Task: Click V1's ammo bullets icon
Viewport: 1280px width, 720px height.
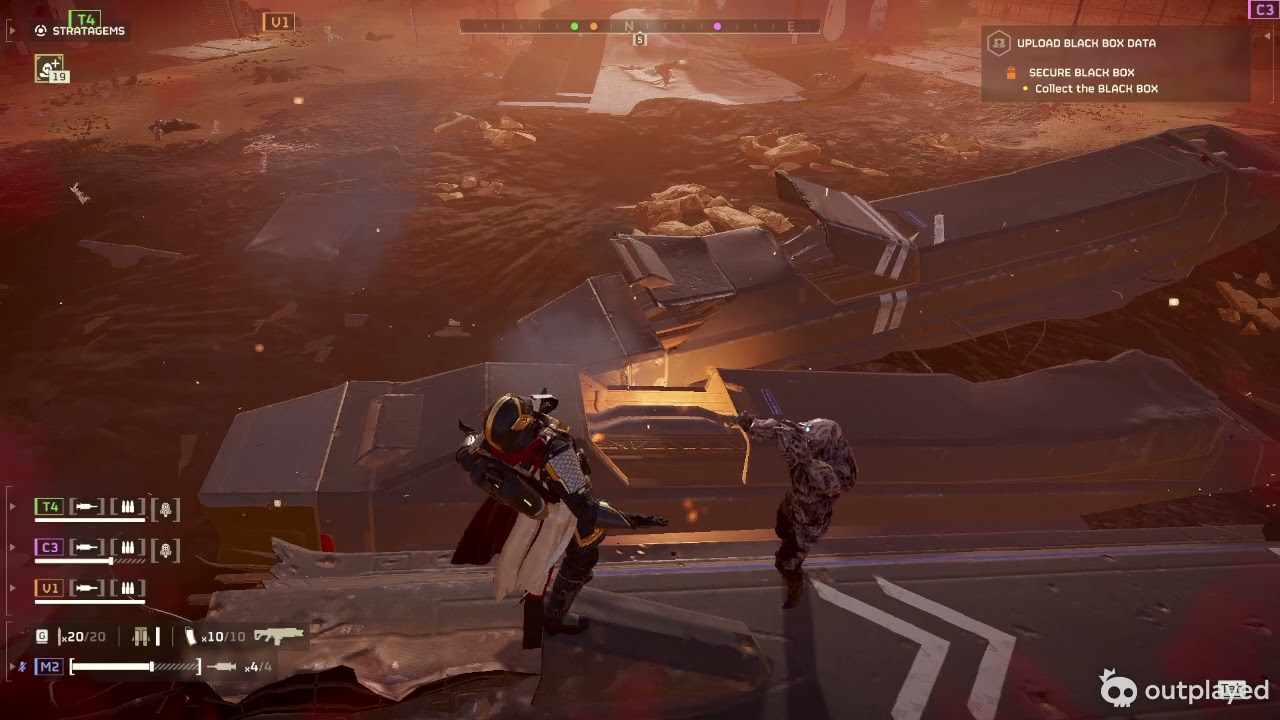Action: tap(127, 588)
